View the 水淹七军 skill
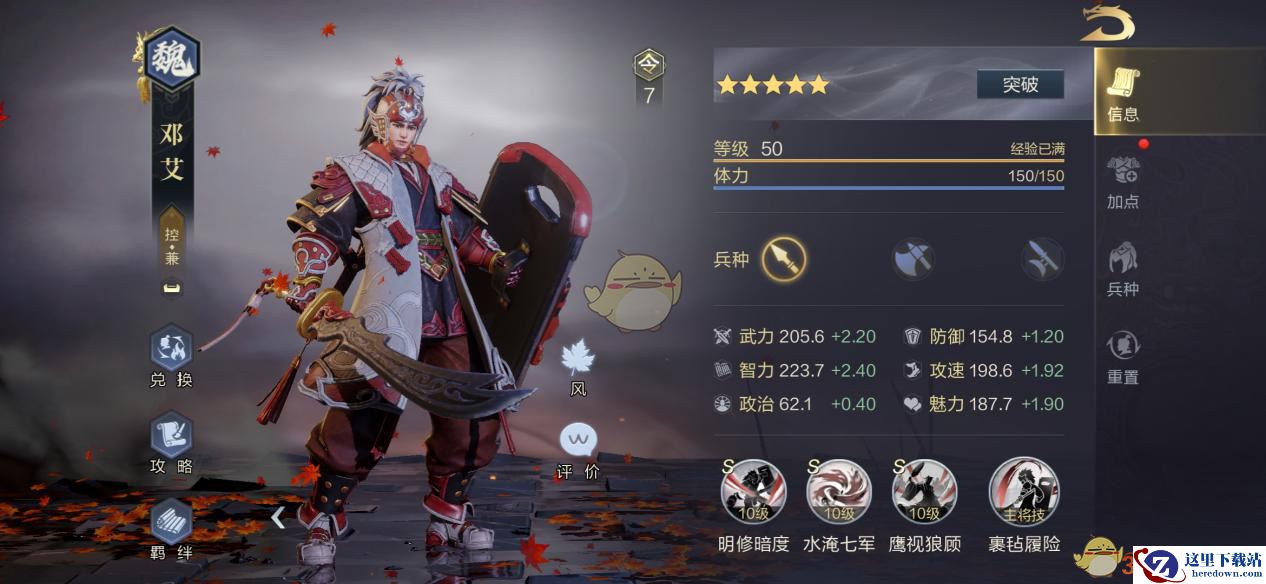Viewport: 1266px width, 584px height. point(839,493)
